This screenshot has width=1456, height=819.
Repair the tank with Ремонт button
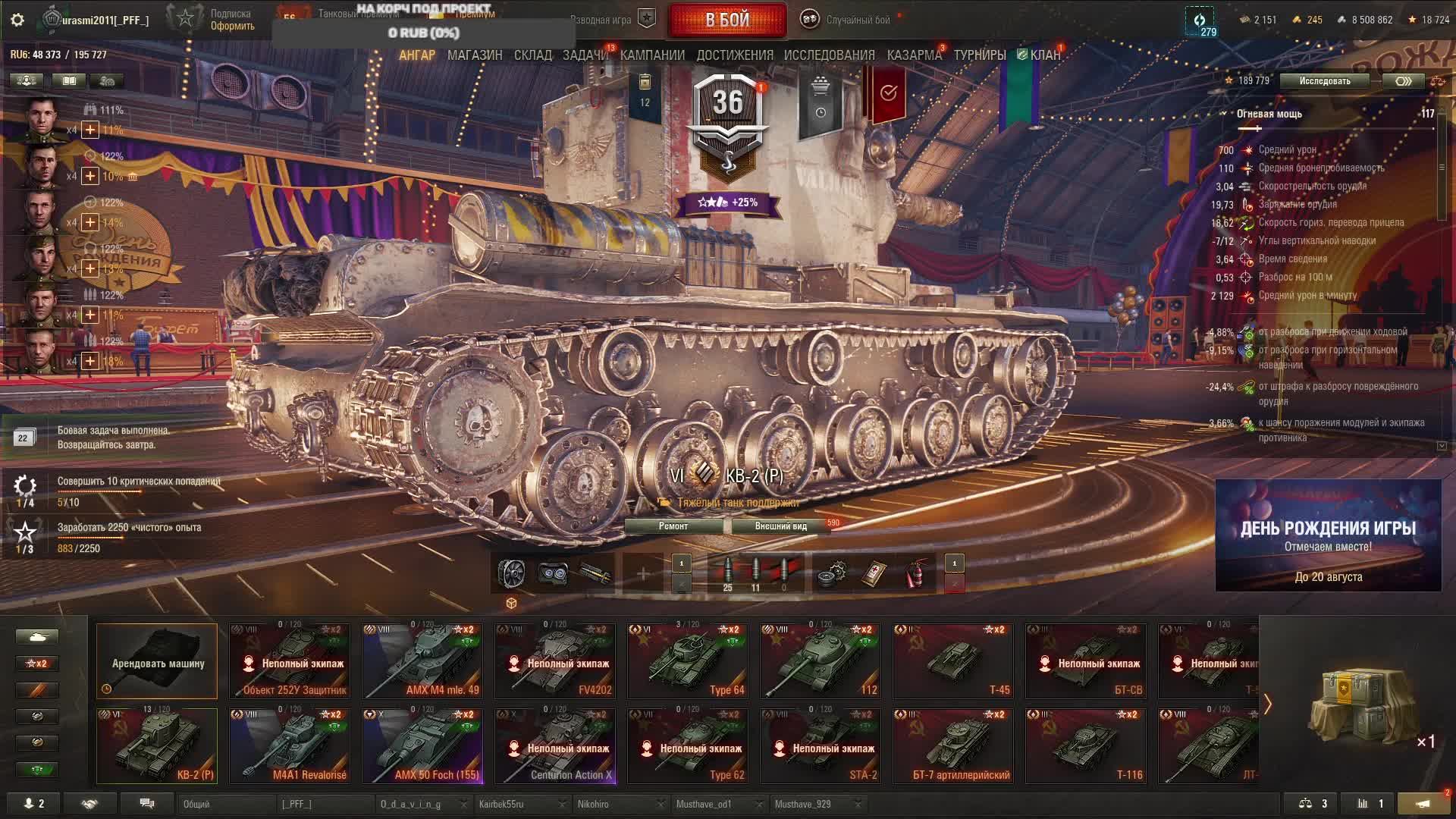coord(673,526)
